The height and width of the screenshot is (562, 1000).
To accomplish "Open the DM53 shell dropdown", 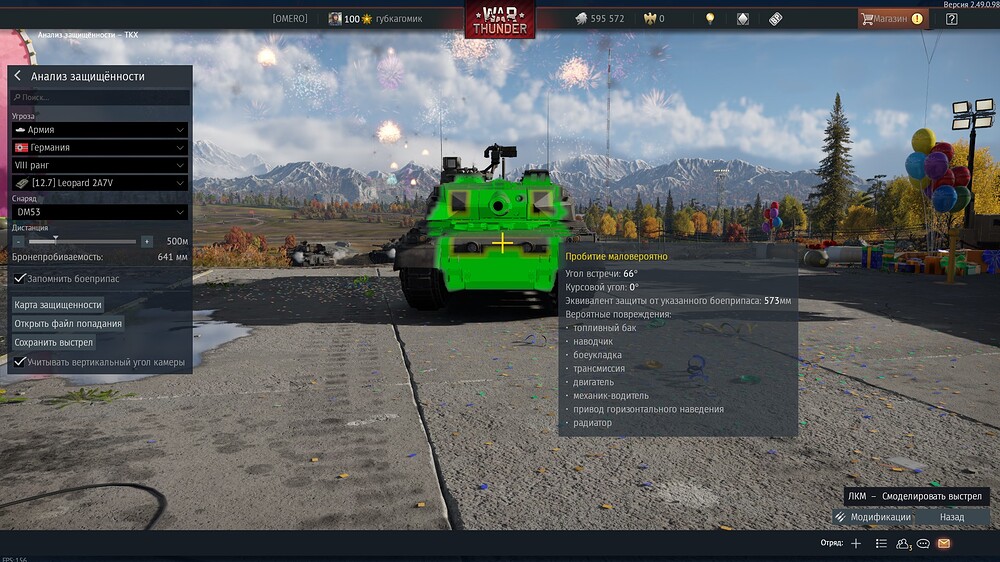I will coord(99,212).
